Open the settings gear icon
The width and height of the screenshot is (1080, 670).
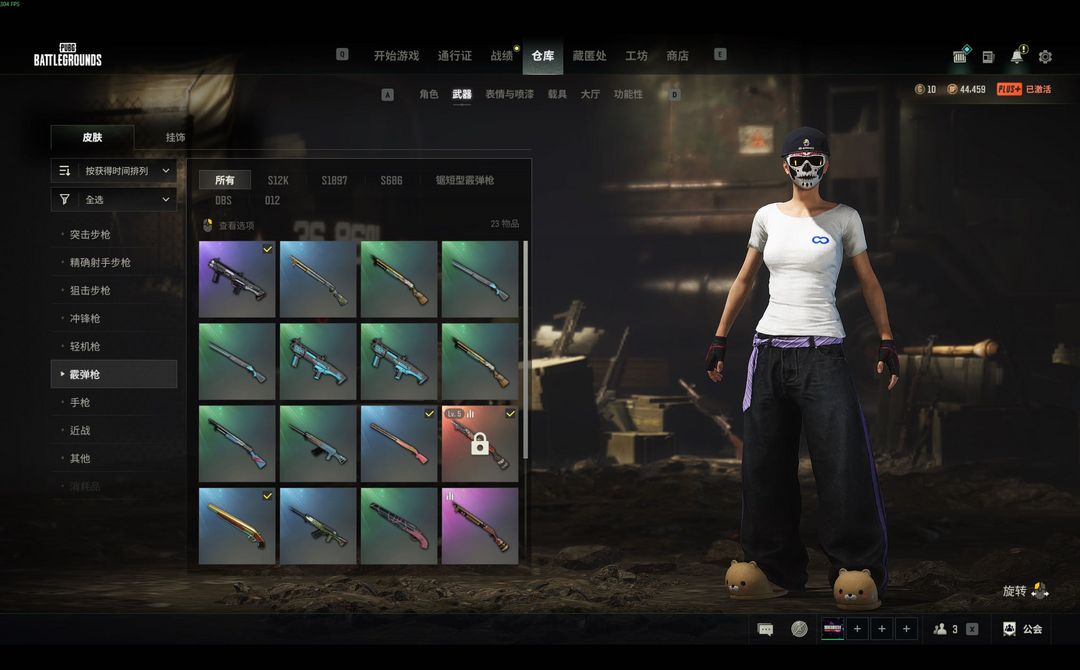[x=1045, y=57]
